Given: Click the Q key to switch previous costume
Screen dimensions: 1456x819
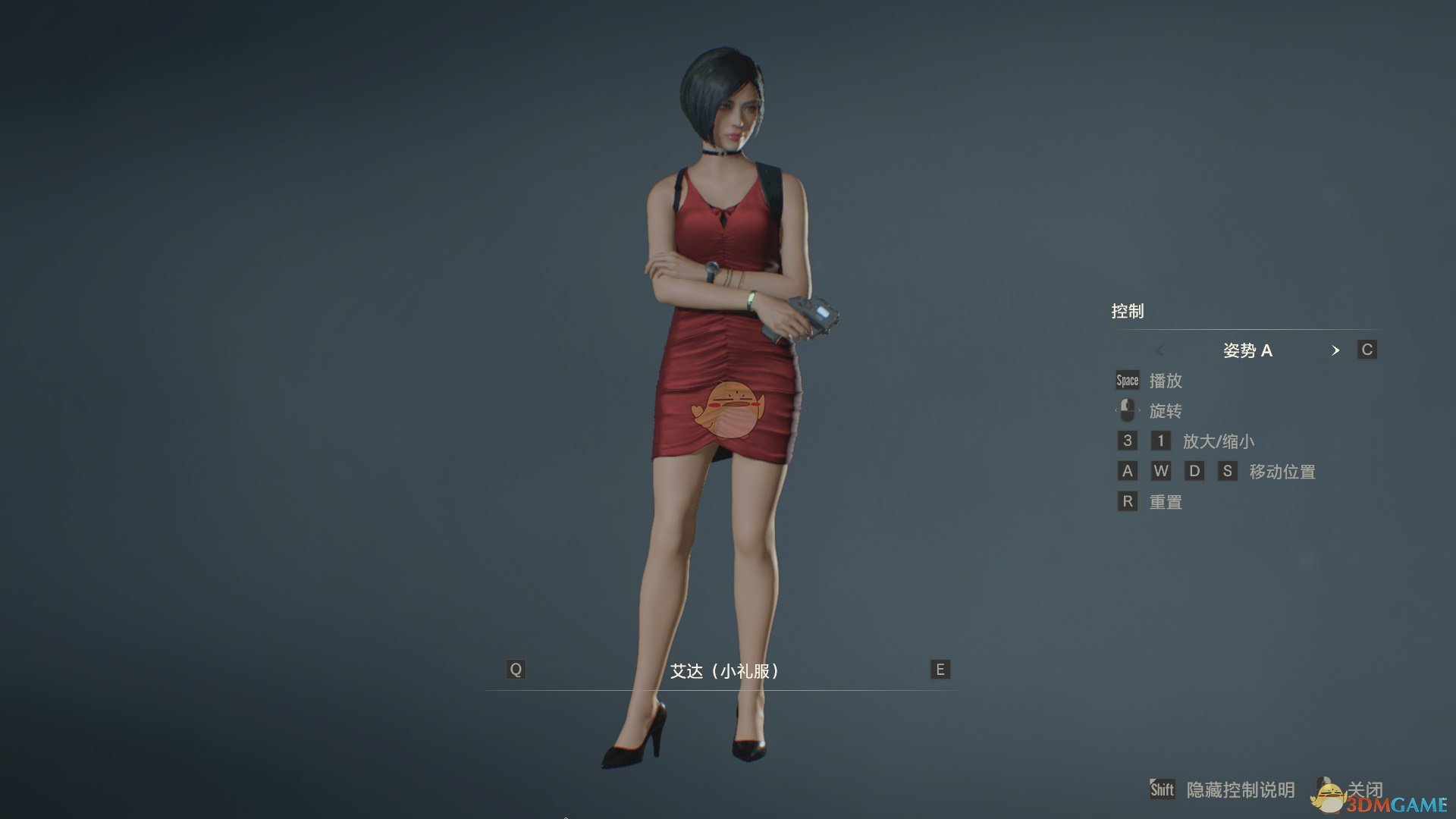Looking at the screenshot, I should 516,670.
